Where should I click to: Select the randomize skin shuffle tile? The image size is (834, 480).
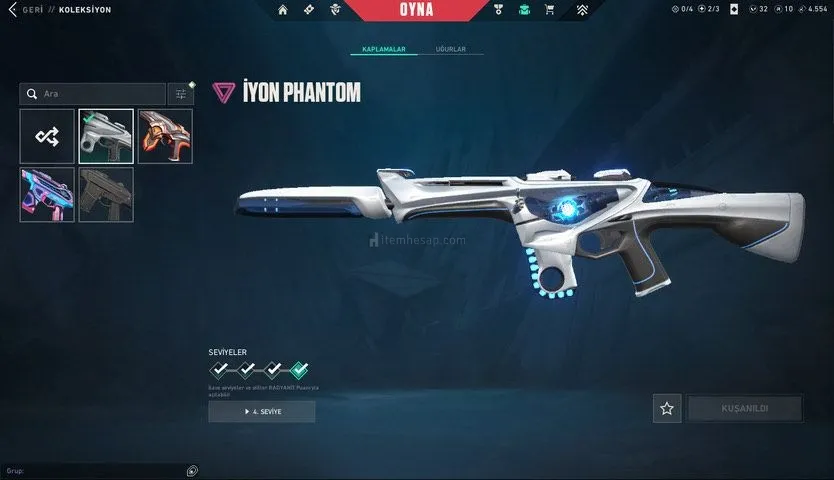47,137
